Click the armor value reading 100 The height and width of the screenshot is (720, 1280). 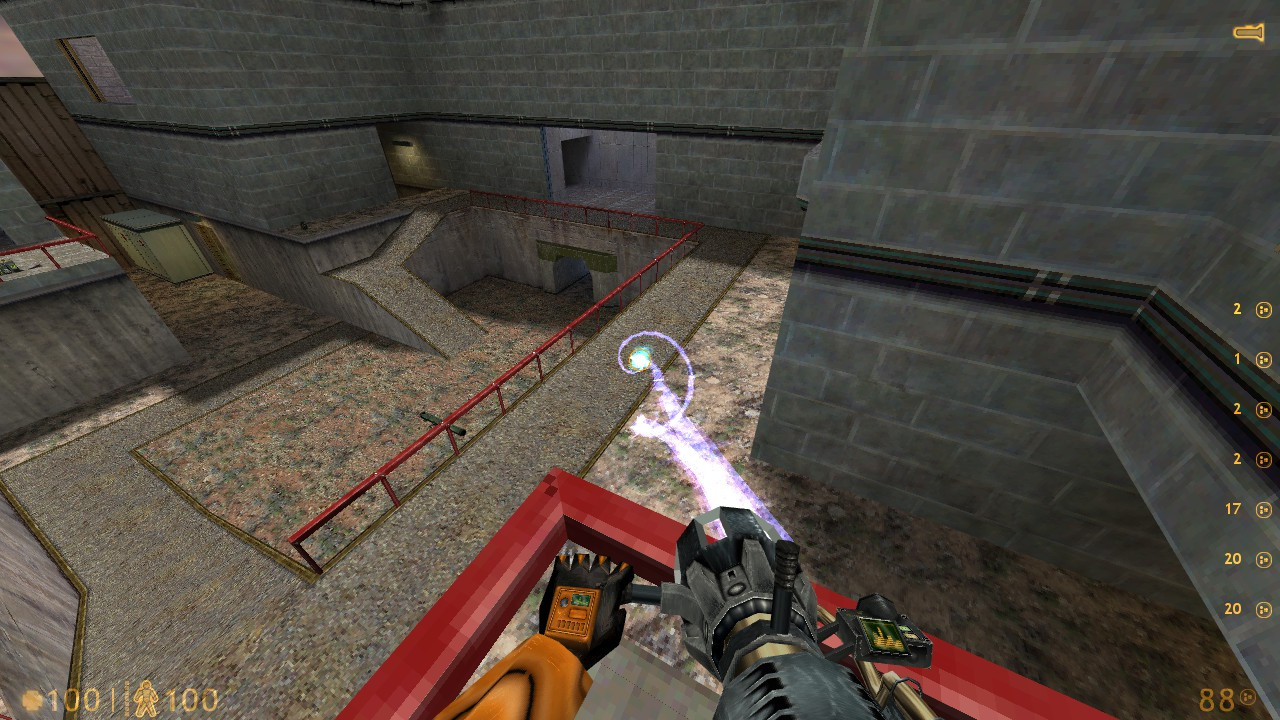pyautogui.click(x=196, y=701)
